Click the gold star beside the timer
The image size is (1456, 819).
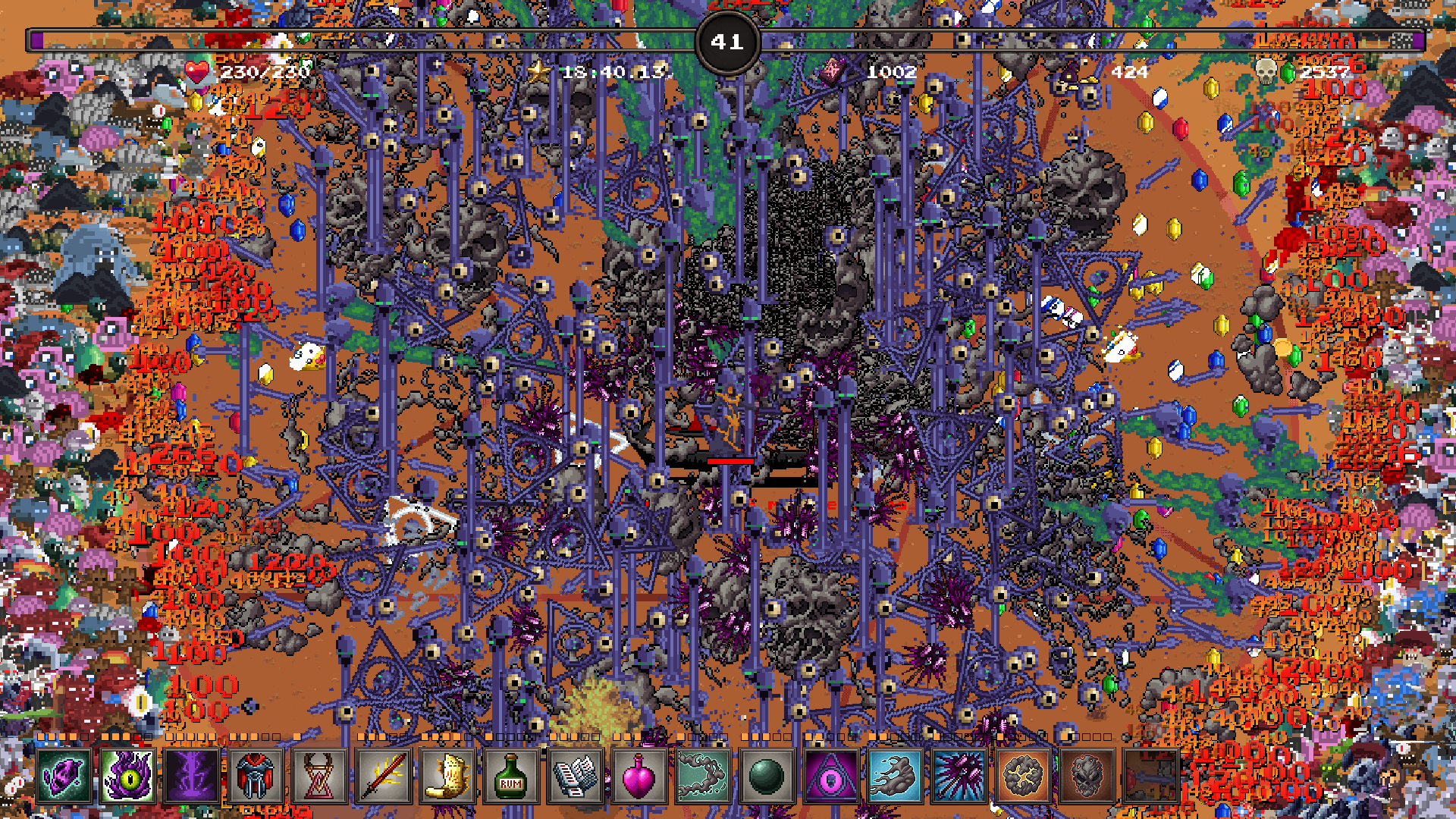(540, 73)
